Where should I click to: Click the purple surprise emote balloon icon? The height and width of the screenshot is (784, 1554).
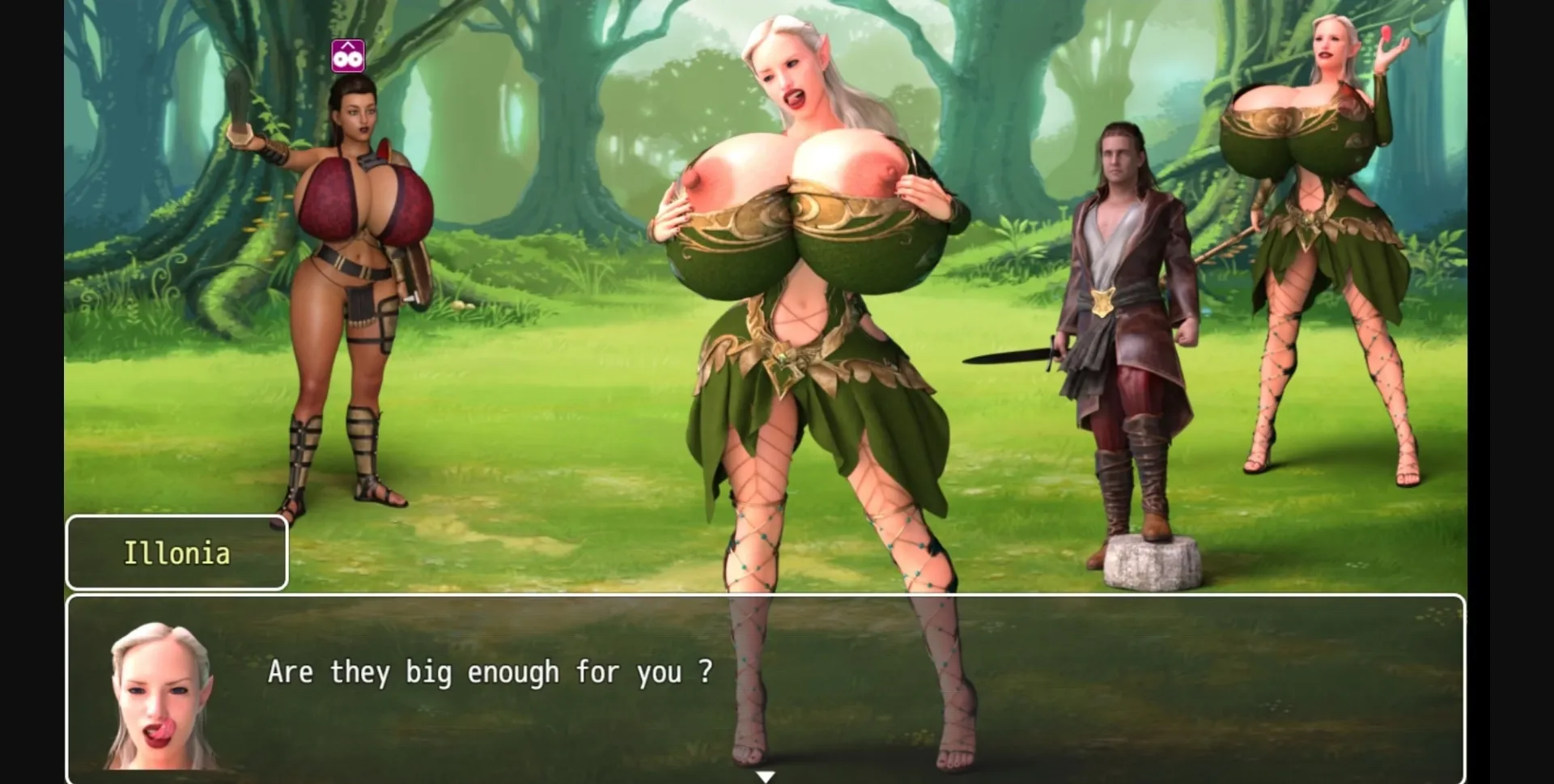(348, 53)
